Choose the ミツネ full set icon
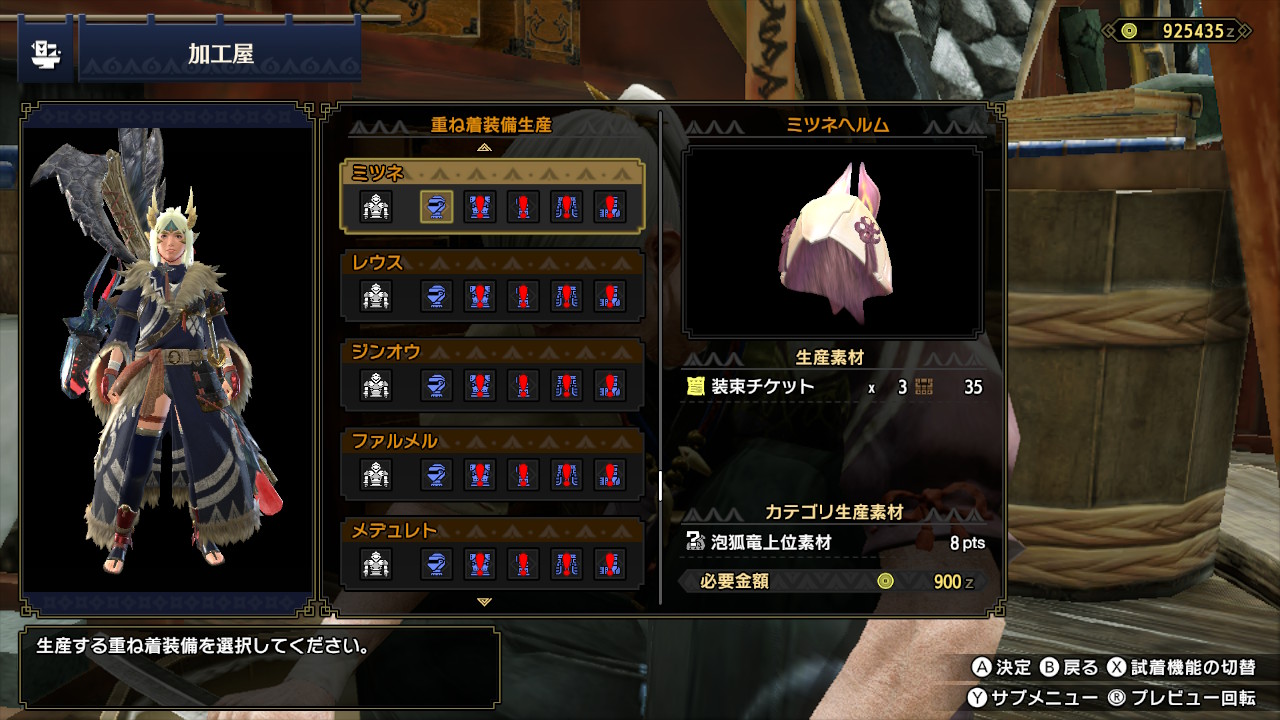This screenshot has height=720, width=1280. point(376,208)
